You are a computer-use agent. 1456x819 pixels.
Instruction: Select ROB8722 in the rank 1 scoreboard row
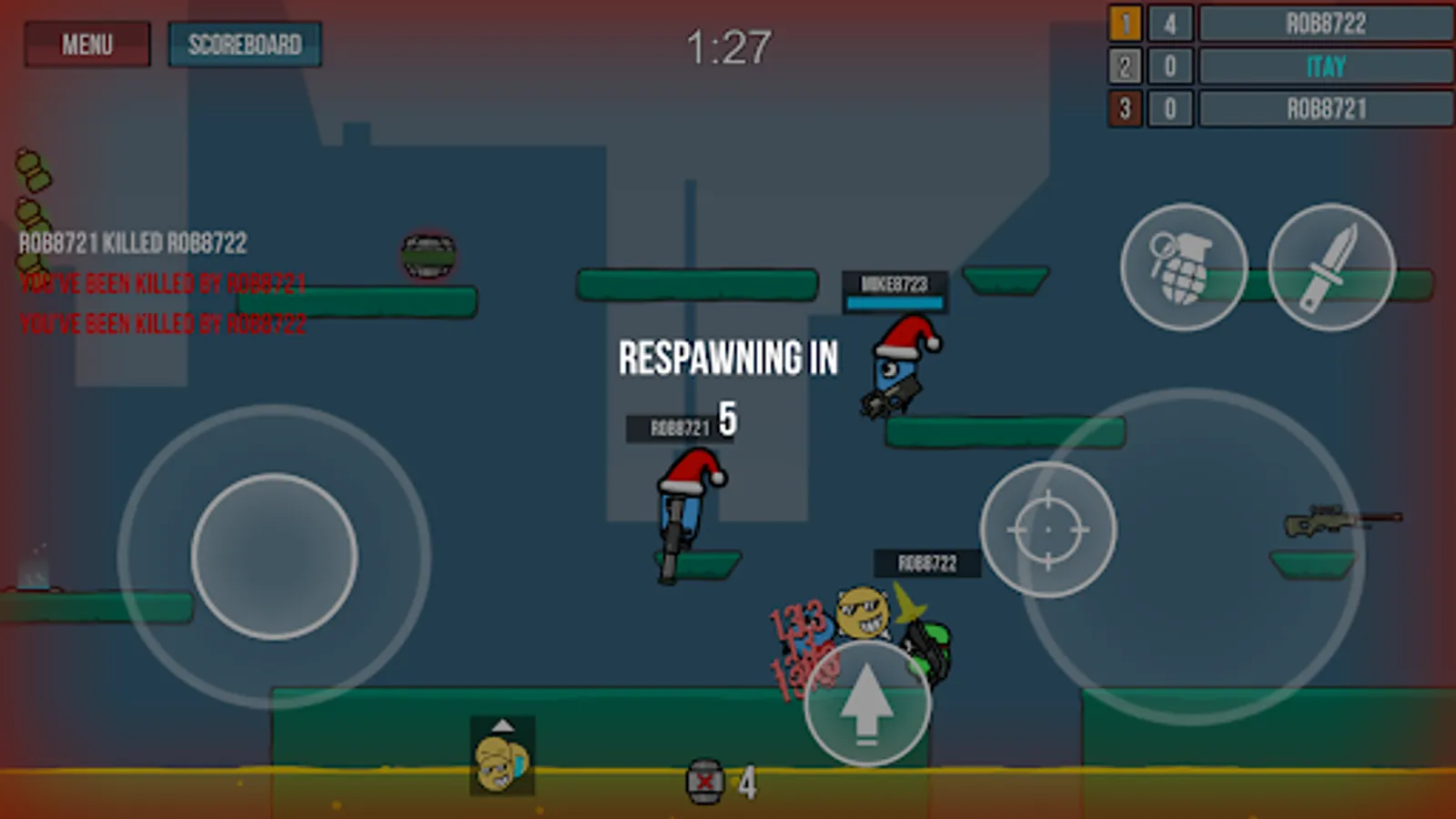pos(1322,24)
